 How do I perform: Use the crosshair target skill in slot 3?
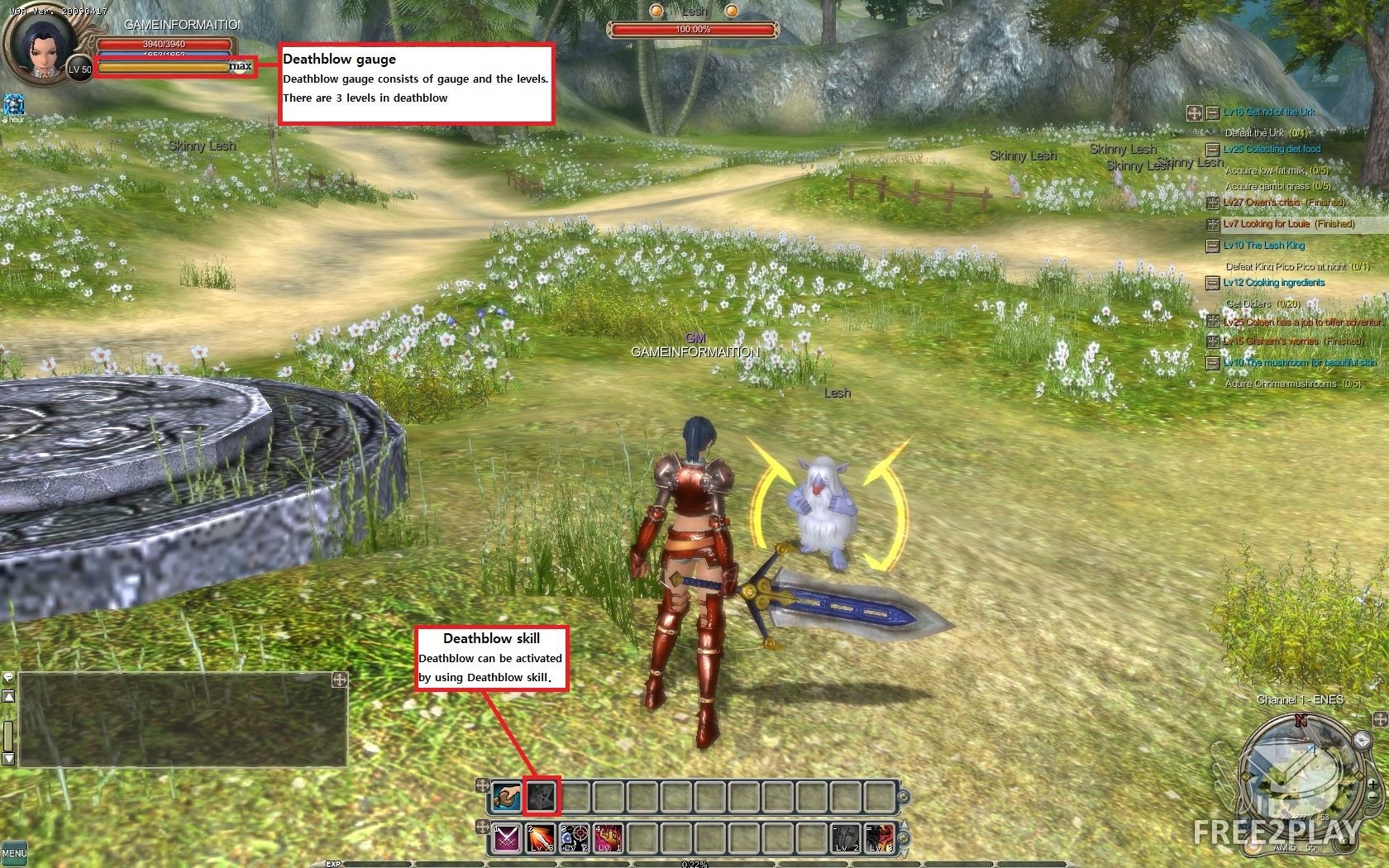tap(575, 838)
